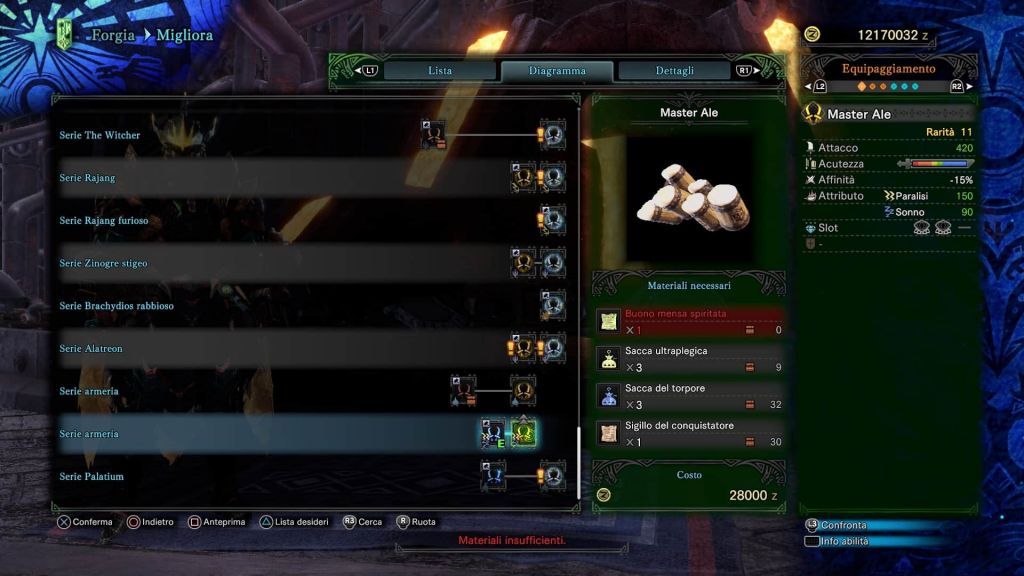Select the Buono mensa spiritata material

[690, 321]
